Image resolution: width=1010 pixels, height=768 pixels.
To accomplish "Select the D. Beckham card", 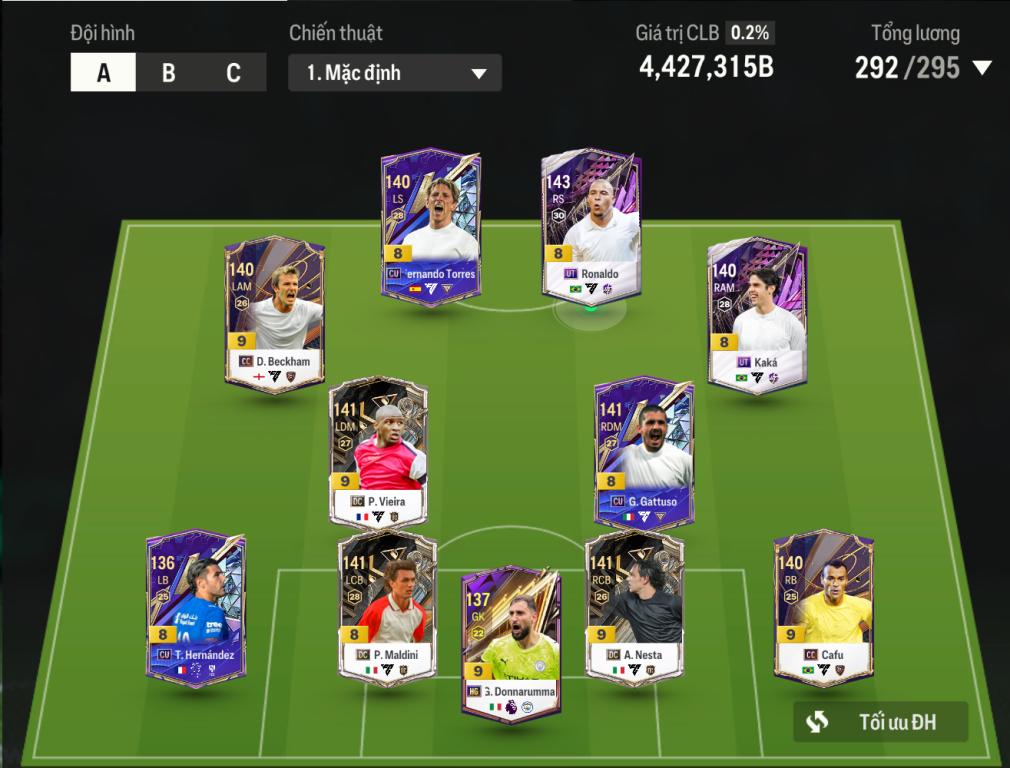I will (275, 313).
